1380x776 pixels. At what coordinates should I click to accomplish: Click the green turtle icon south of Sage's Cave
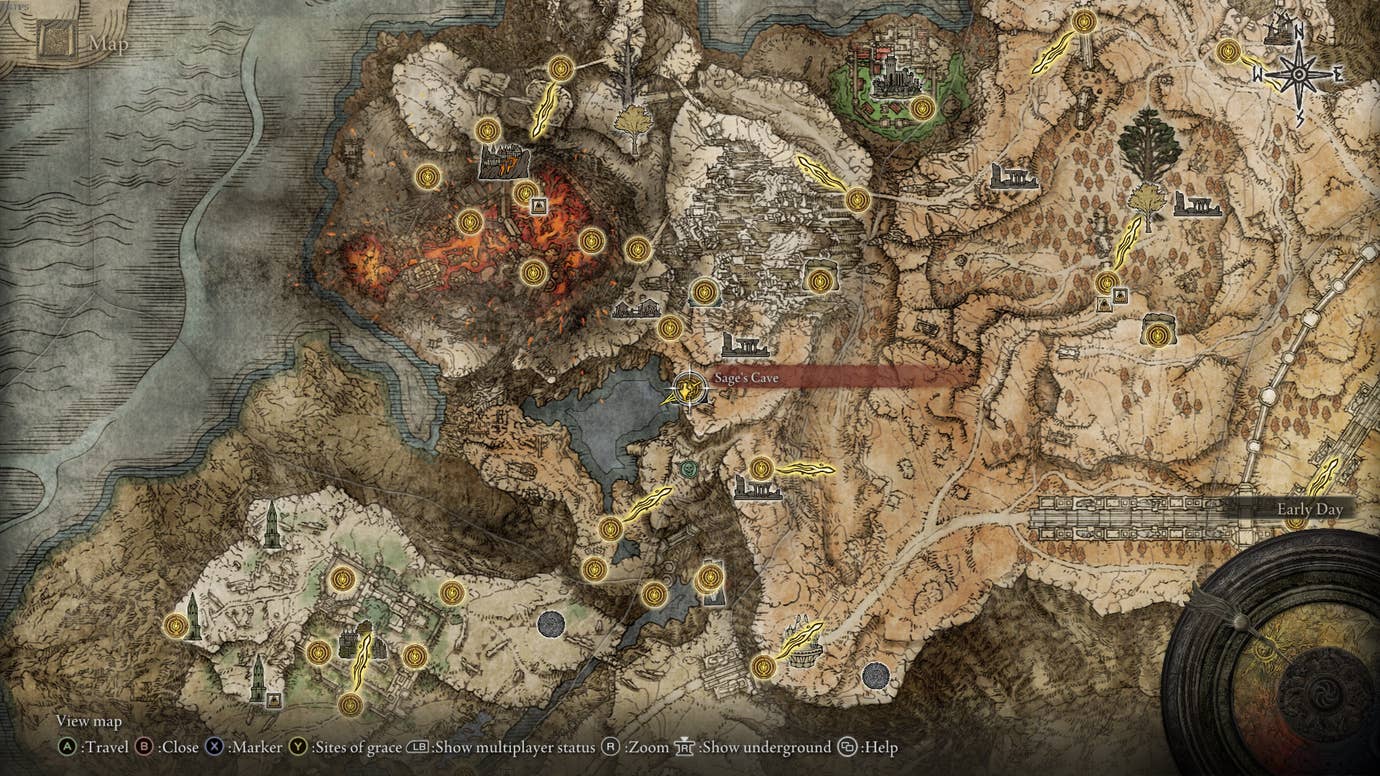[688, 469]
